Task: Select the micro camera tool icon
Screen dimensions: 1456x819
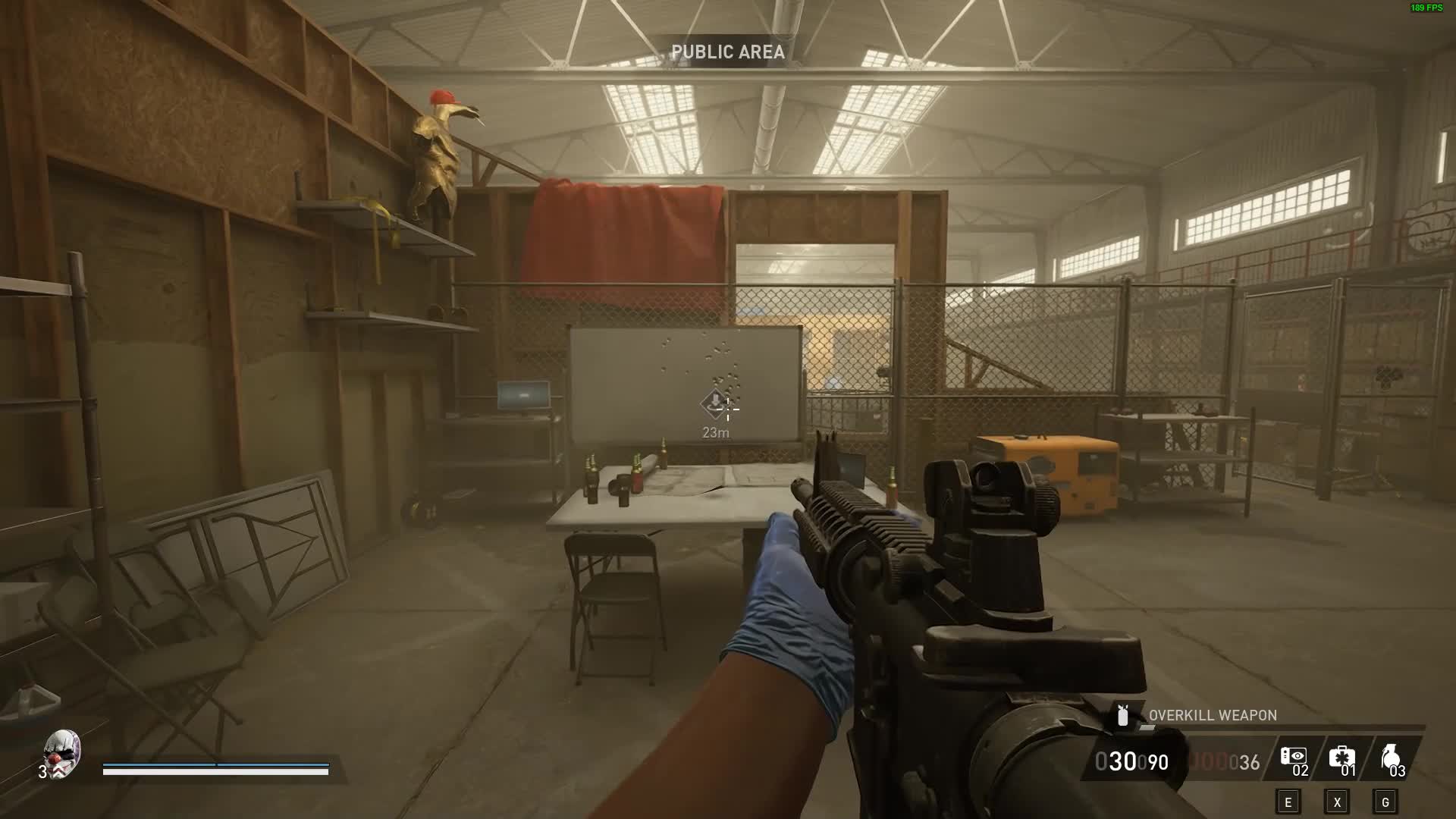Action: 1293,756
